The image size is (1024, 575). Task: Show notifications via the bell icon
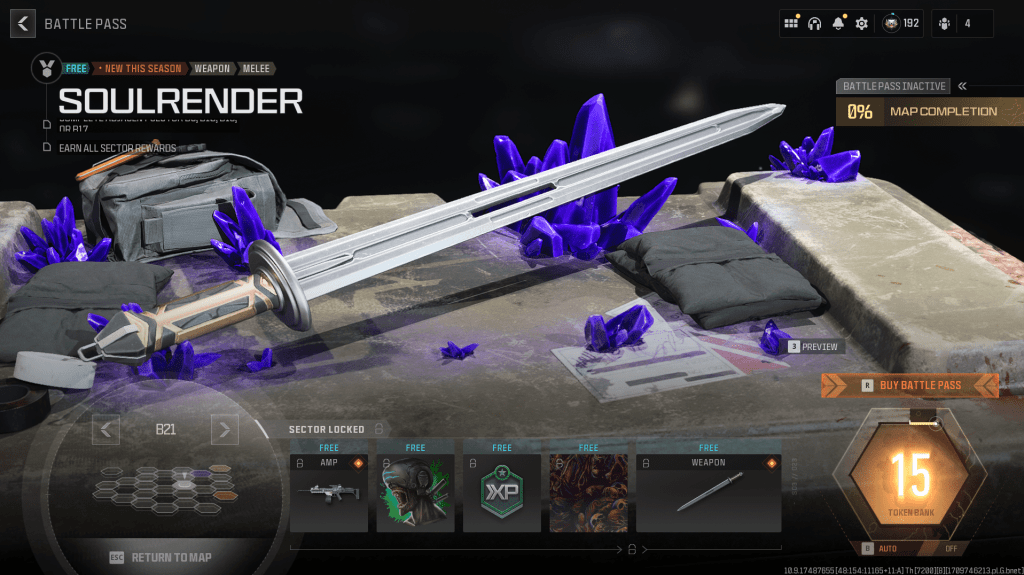pyautogui.click(x=838, y=23)
